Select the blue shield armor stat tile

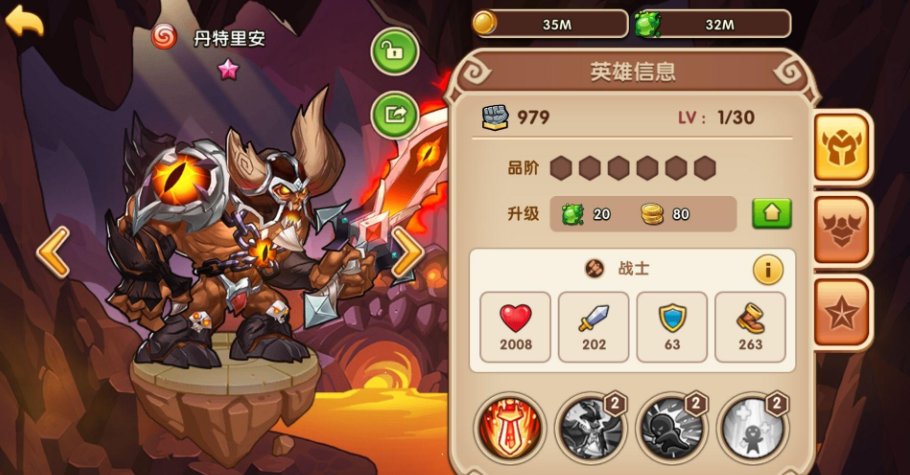(x=672, y=327)
